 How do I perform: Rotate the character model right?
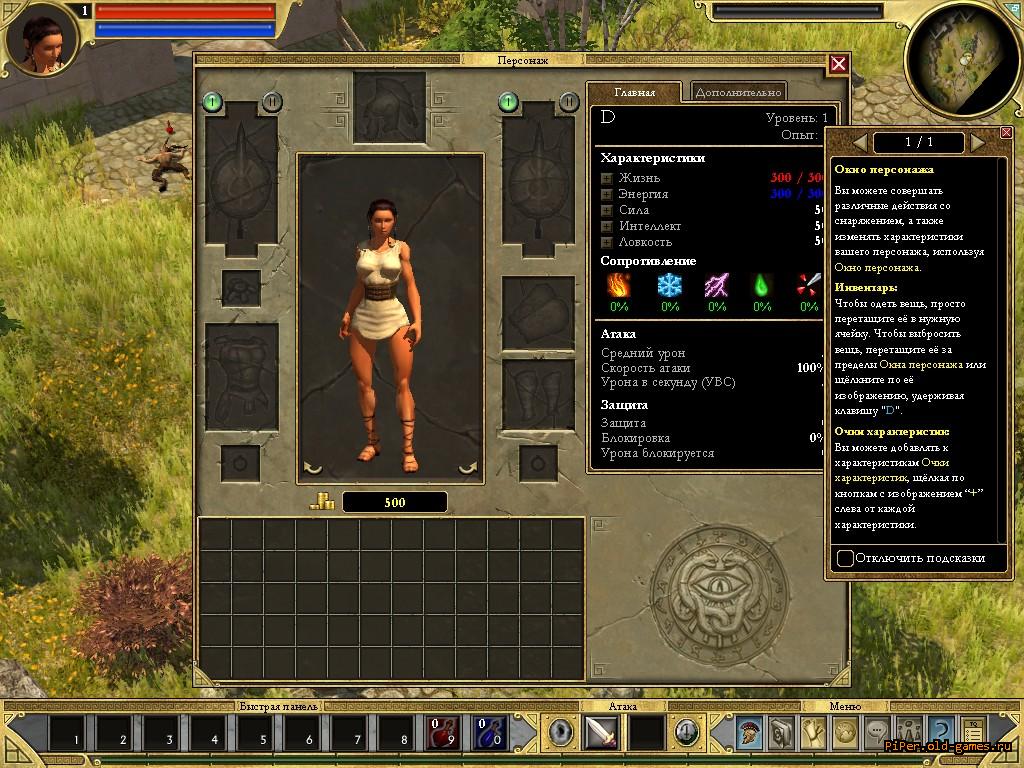[x=468, y=467]
